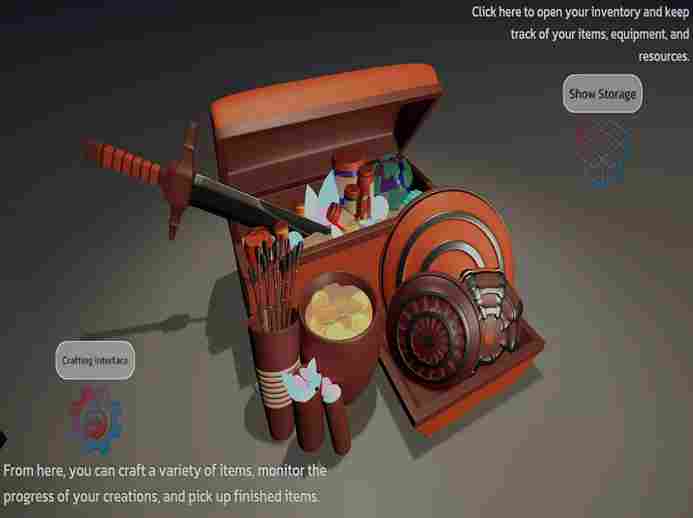Click the Show Storage button

(x=602, y=94)
